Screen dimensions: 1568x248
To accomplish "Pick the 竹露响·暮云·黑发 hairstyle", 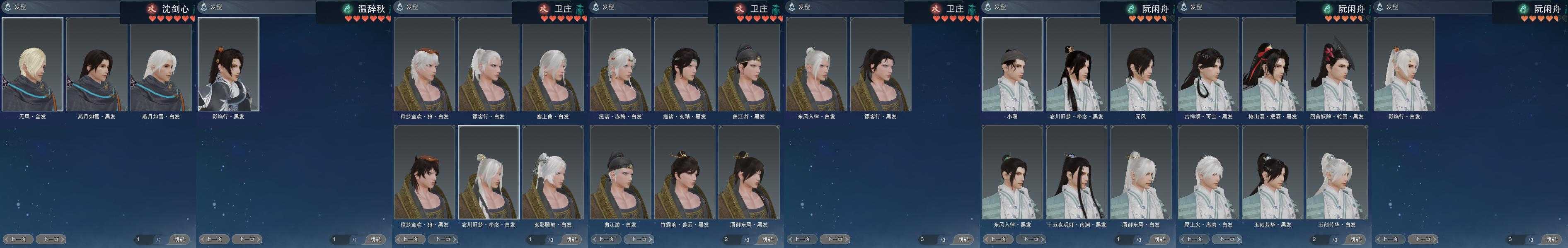I will tap(685, 173).
